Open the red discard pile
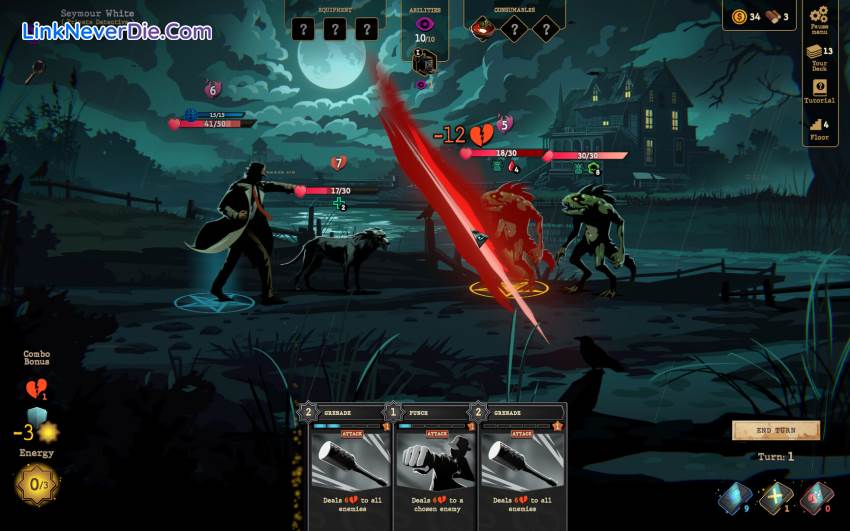Viewport: 850px width, 531px height. [815, 495]
